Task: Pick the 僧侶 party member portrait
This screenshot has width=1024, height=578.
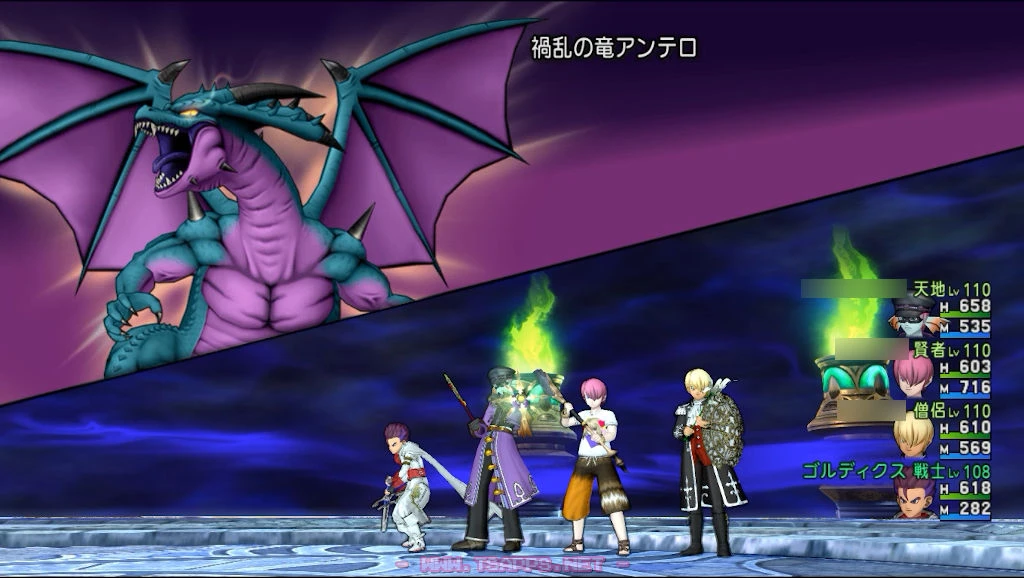Action: point(913,437)
